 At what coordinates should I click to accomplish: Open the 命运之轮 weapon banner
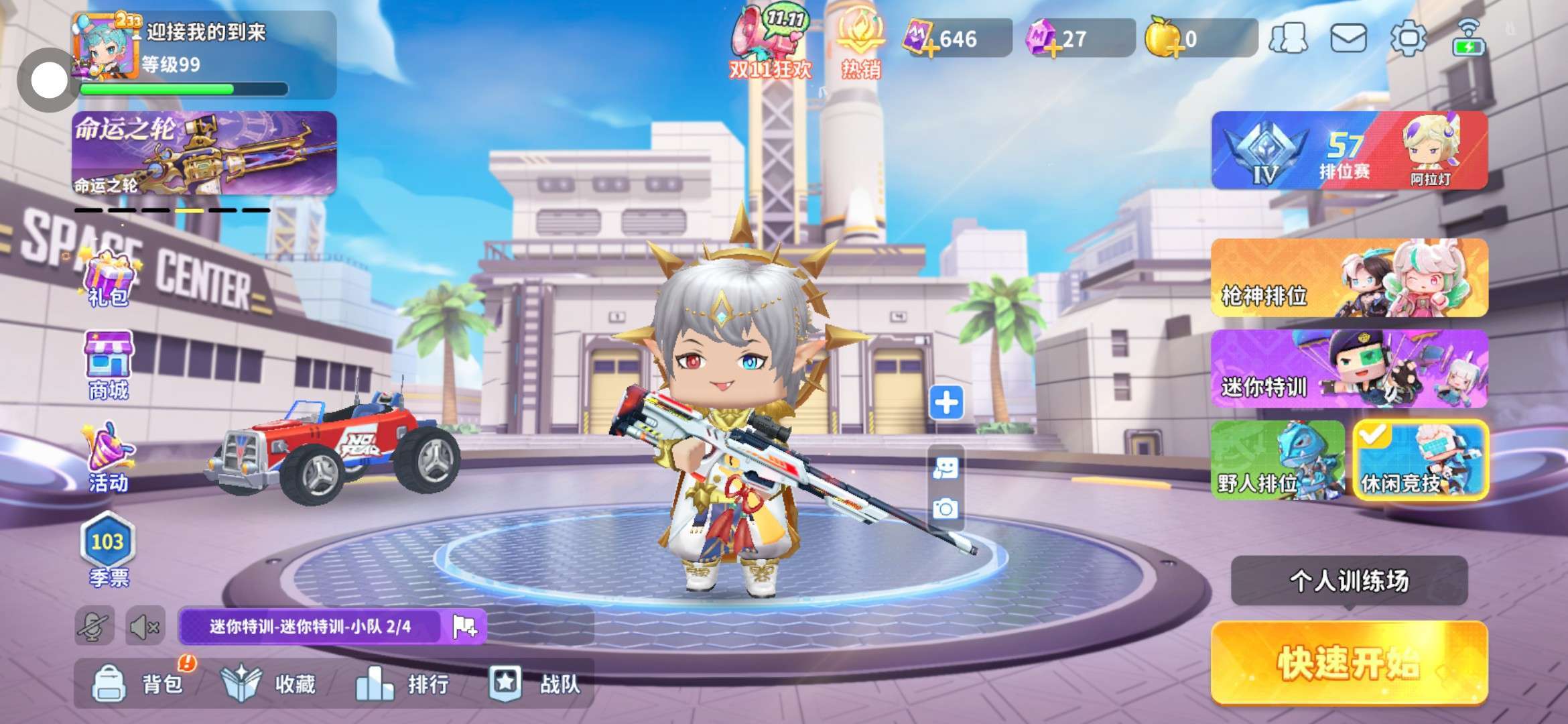tap(204, 153)
